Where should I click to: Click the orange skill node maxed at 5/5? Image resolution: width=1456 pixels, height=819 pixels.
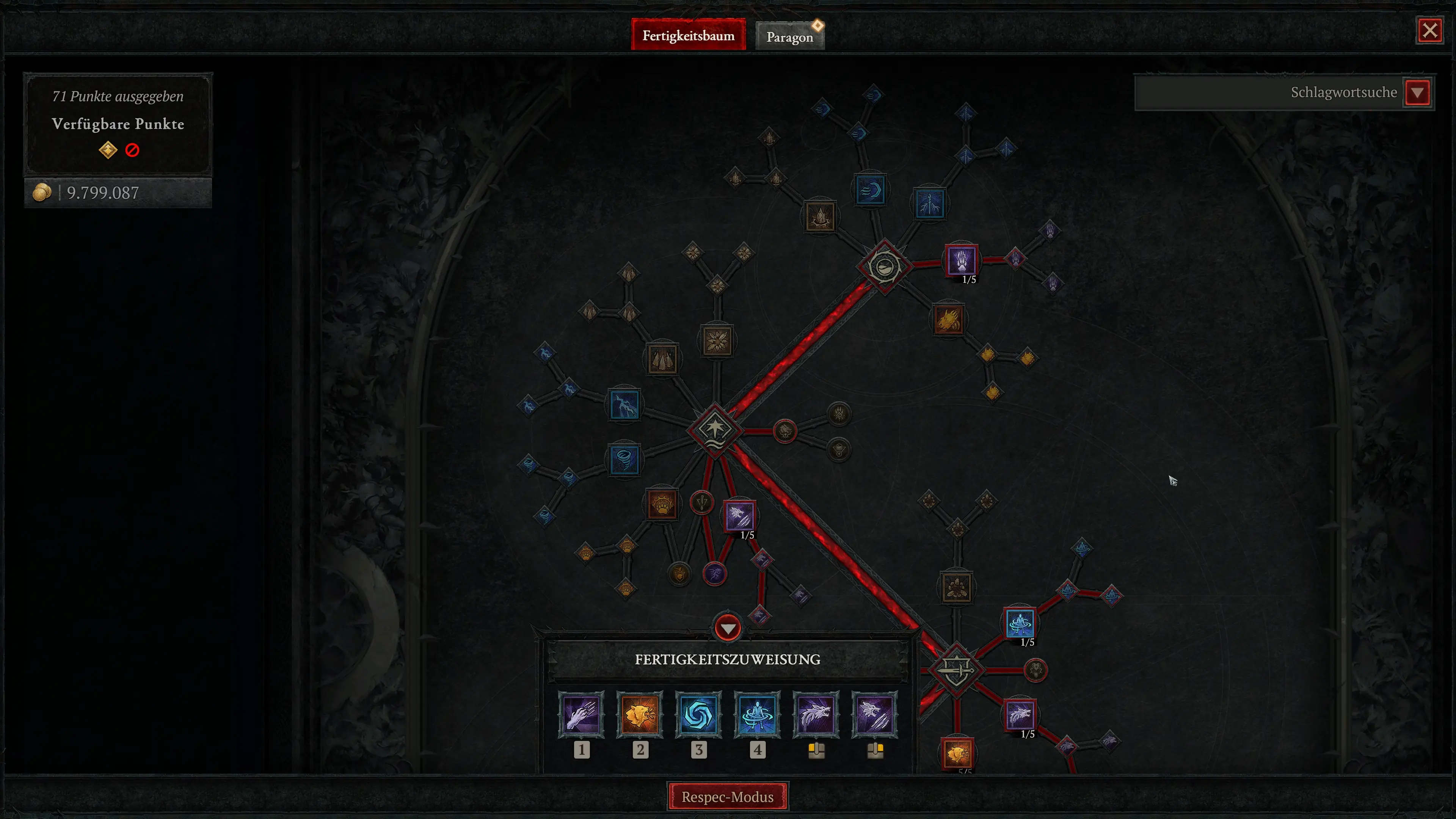(957, 754)
